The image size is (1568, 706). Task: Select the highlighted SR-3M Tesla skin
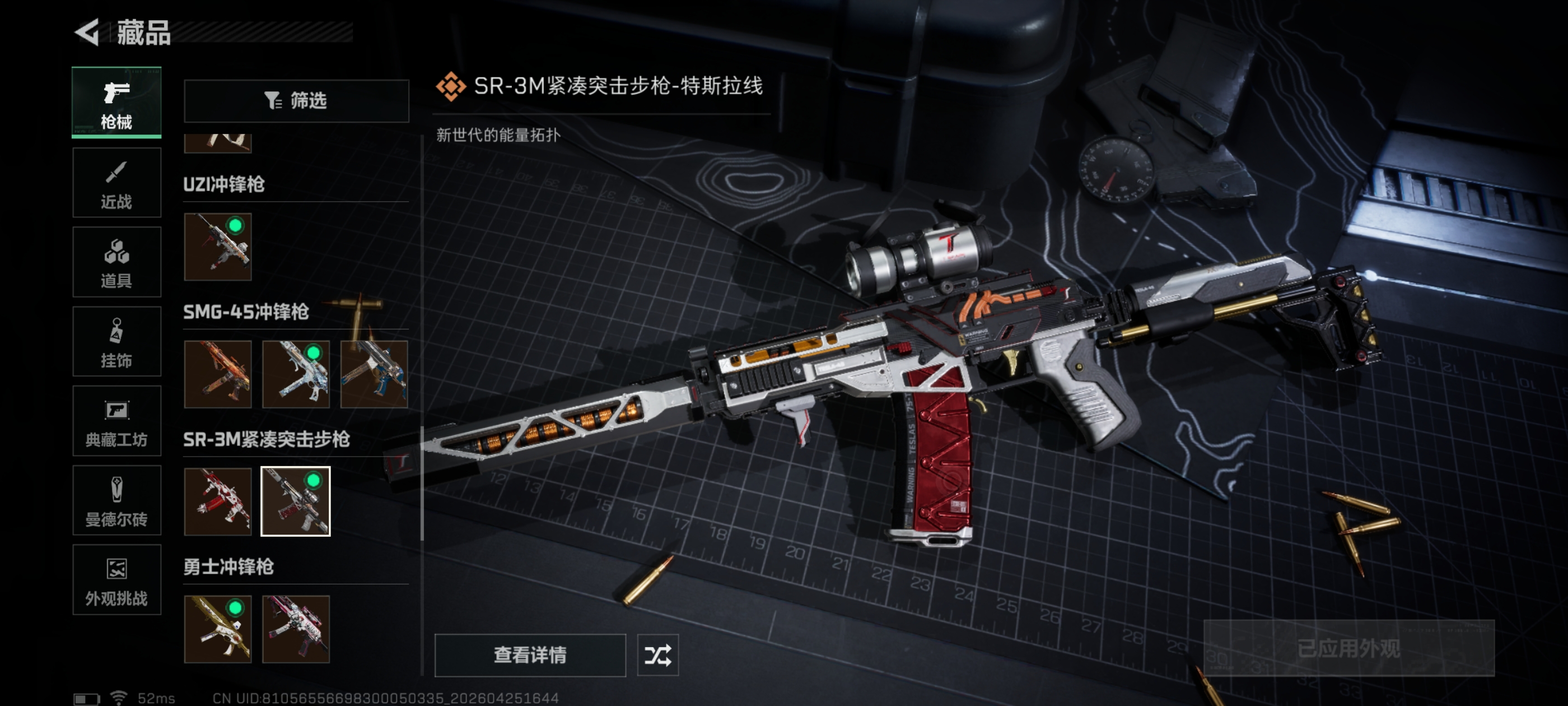click(296, 501)
